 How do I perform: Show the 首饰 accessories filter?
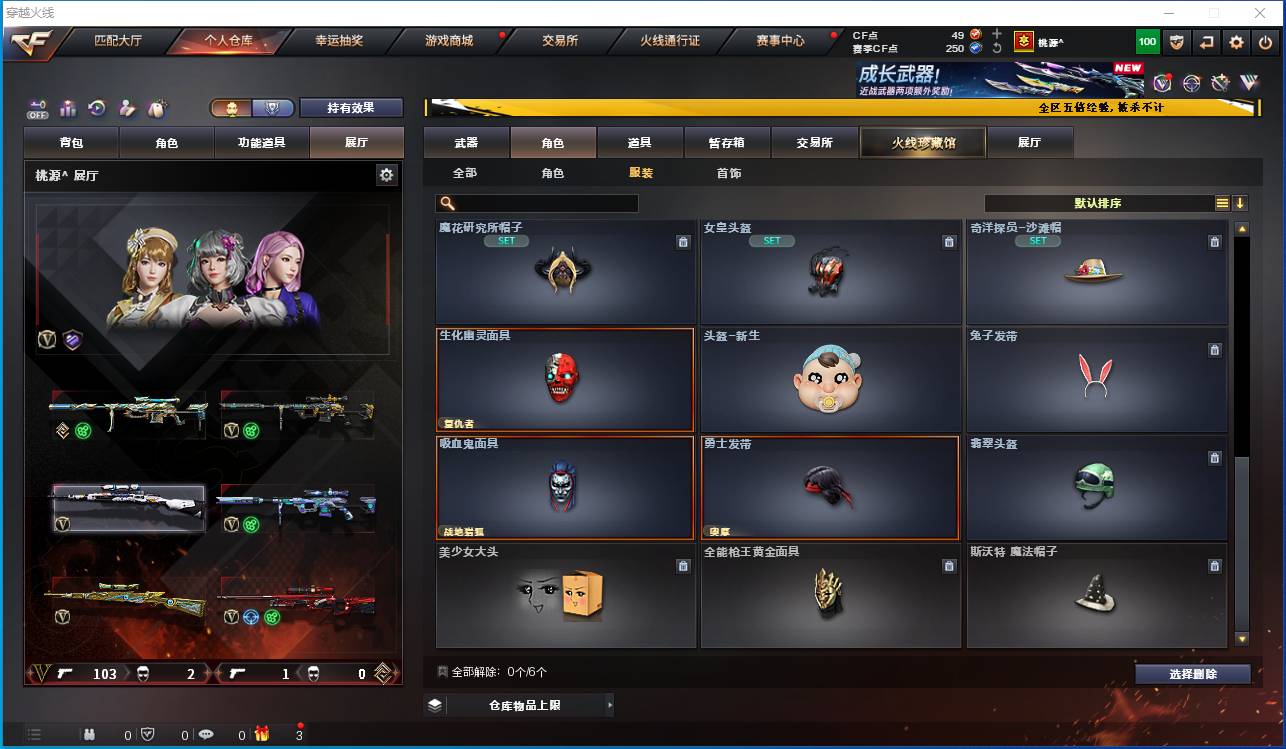729,173
